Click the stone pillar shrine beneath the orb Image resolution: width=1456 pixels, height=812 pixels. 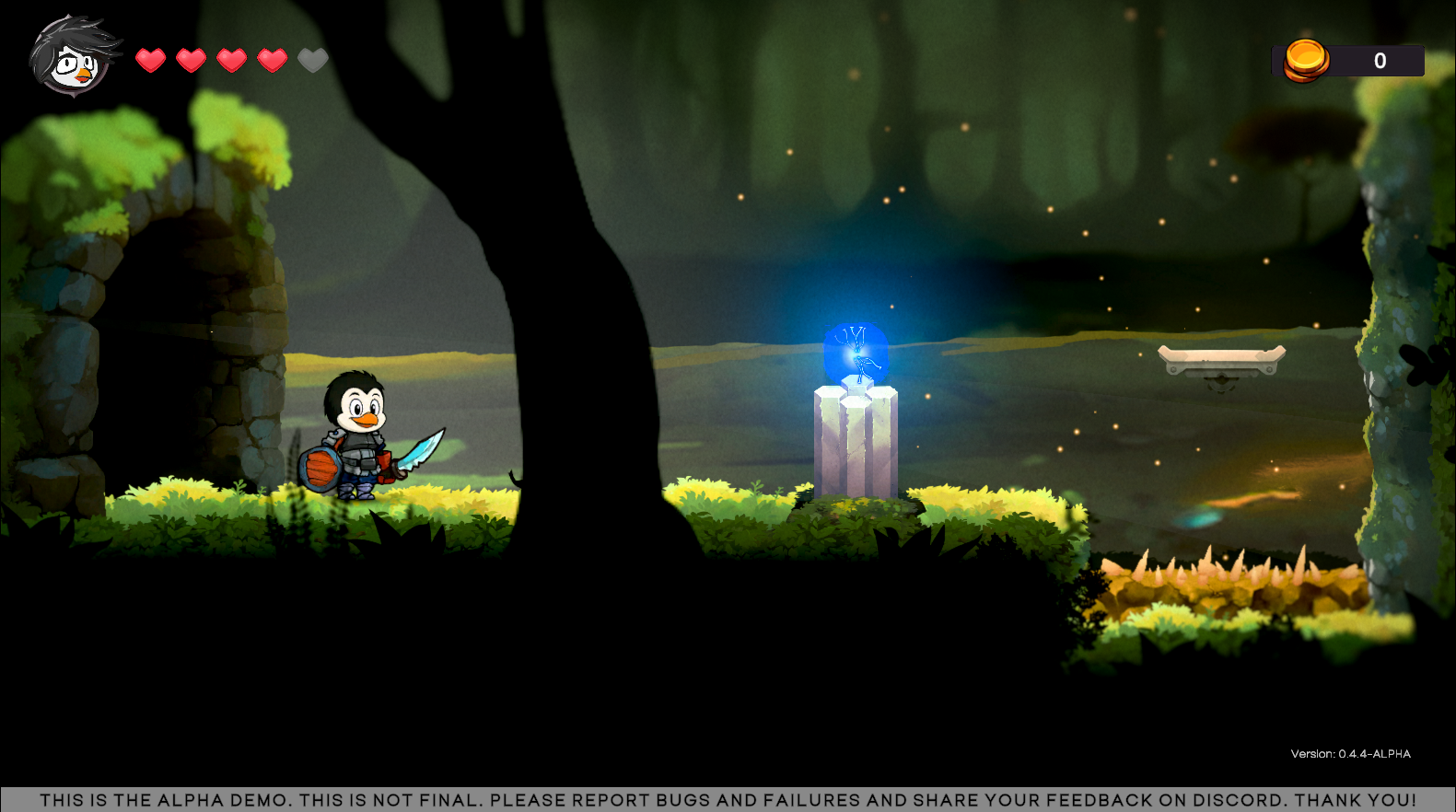[x=856, y=442]
